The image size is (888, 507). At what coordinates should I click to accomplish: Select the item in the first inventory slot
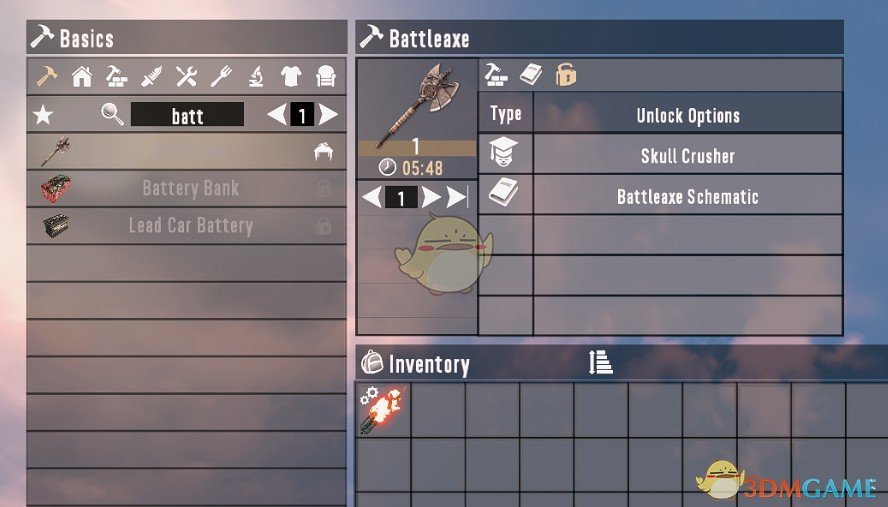(383, 411)
